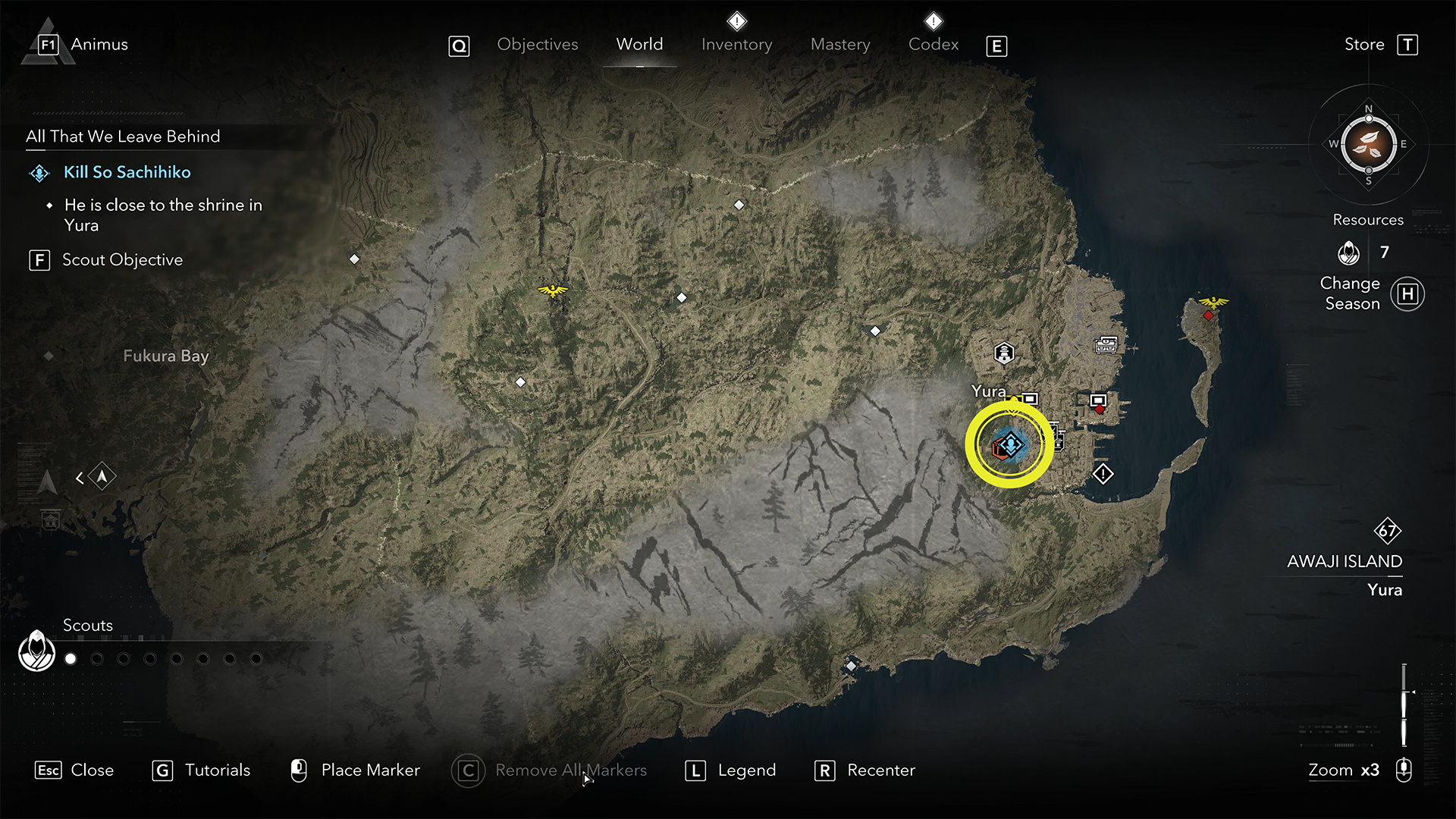Select the blue quest marker in Yura

click(1011, 445)
